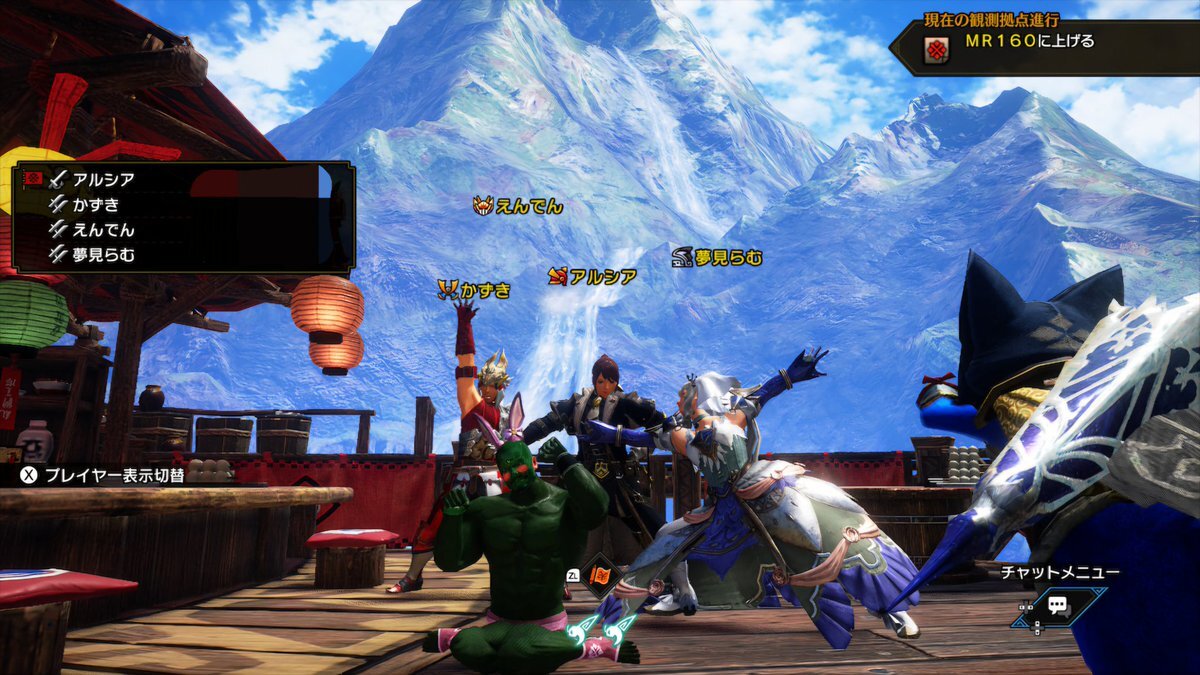Screen dimensions: 1200x675
Task: Pick 夢見らむ in the player list
Action: (103, 255)
